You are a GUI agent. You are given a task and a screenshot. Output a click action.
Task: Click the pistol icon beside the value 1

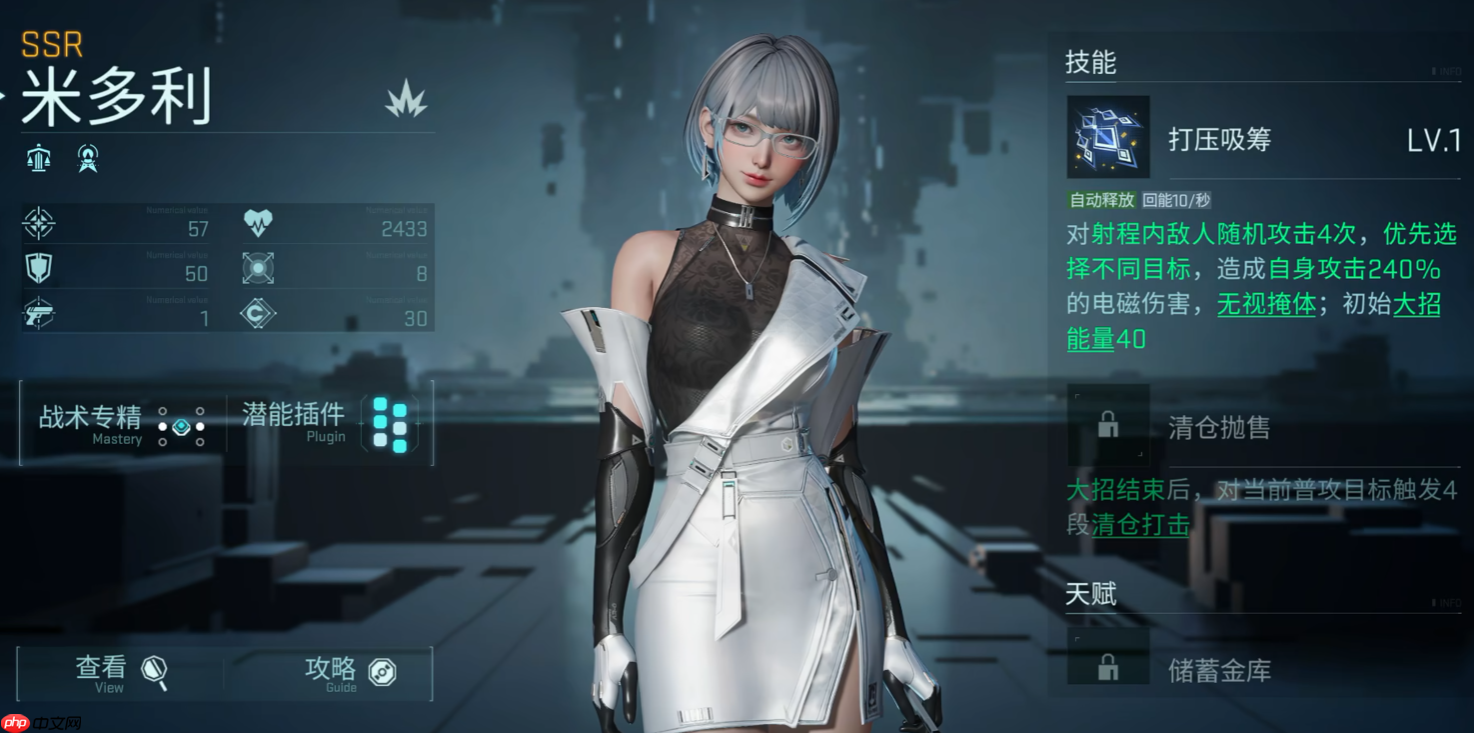click(x=41, y=314)
